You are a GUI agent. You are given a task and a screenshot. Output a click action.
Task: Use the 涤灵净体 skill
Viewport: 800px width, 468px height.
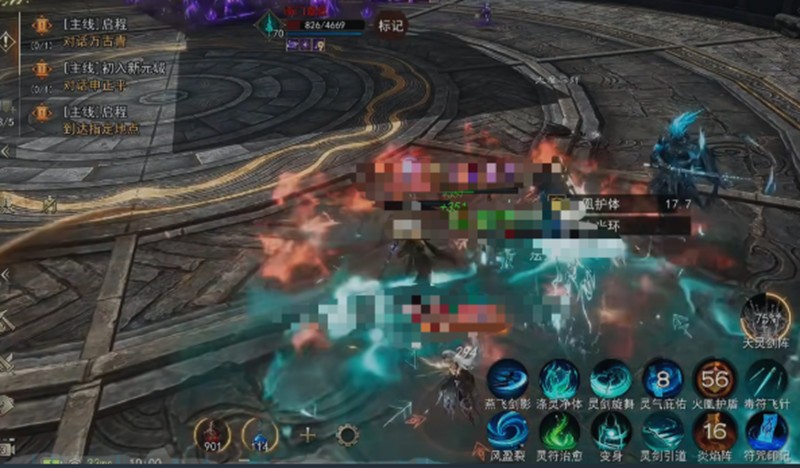tap(559, 377)
